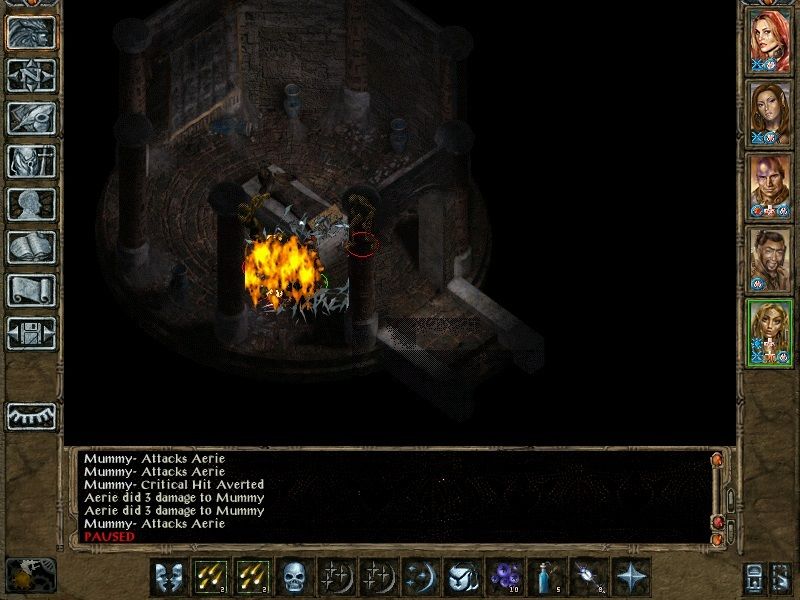The image size is (800, 600).
Task: Open options via the floppy disk icon
Action: click(x=31, y=333)
